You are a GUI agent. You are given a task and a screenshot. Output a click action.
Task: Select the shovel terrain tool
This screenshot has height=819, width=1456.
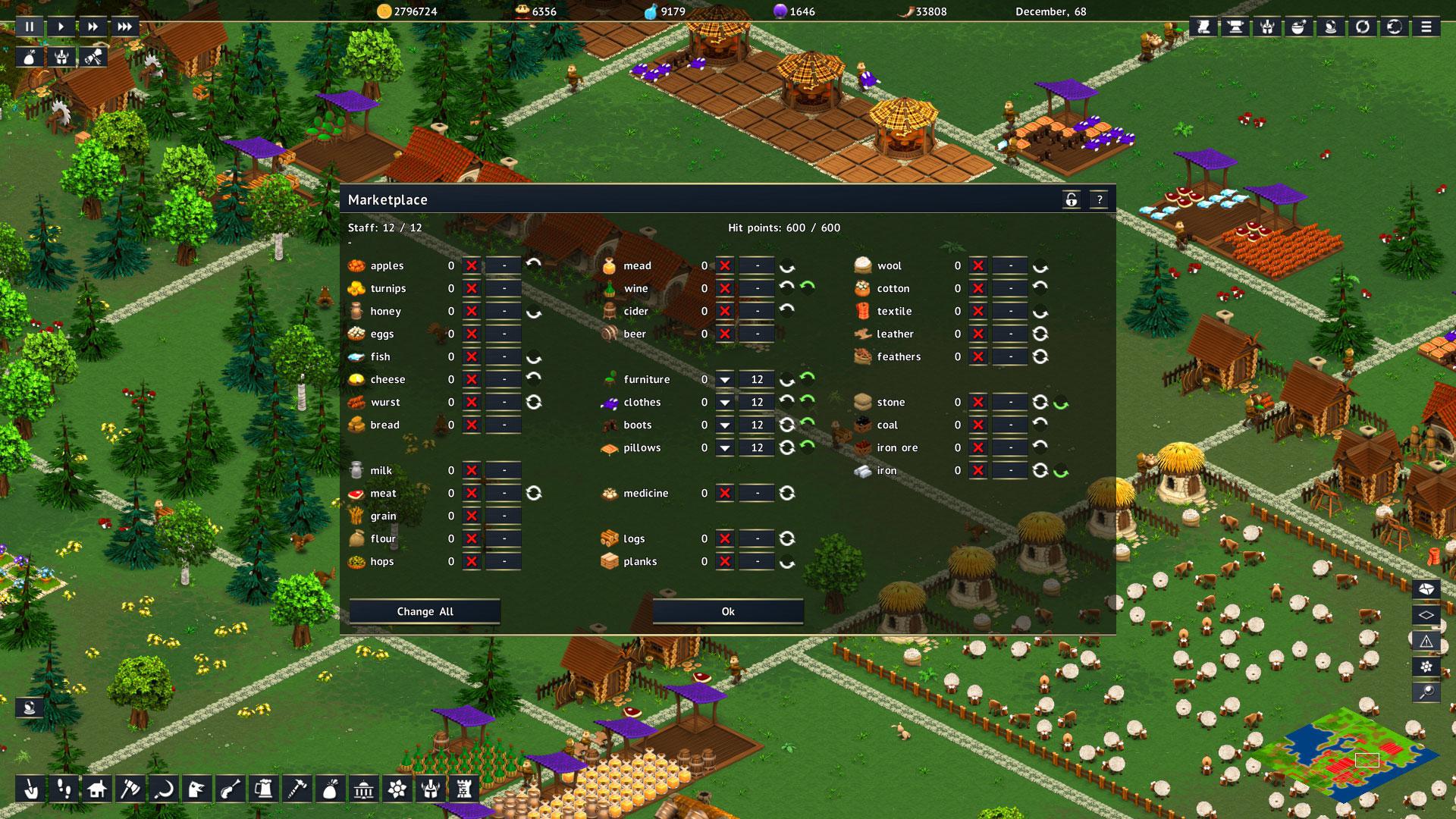31,789
